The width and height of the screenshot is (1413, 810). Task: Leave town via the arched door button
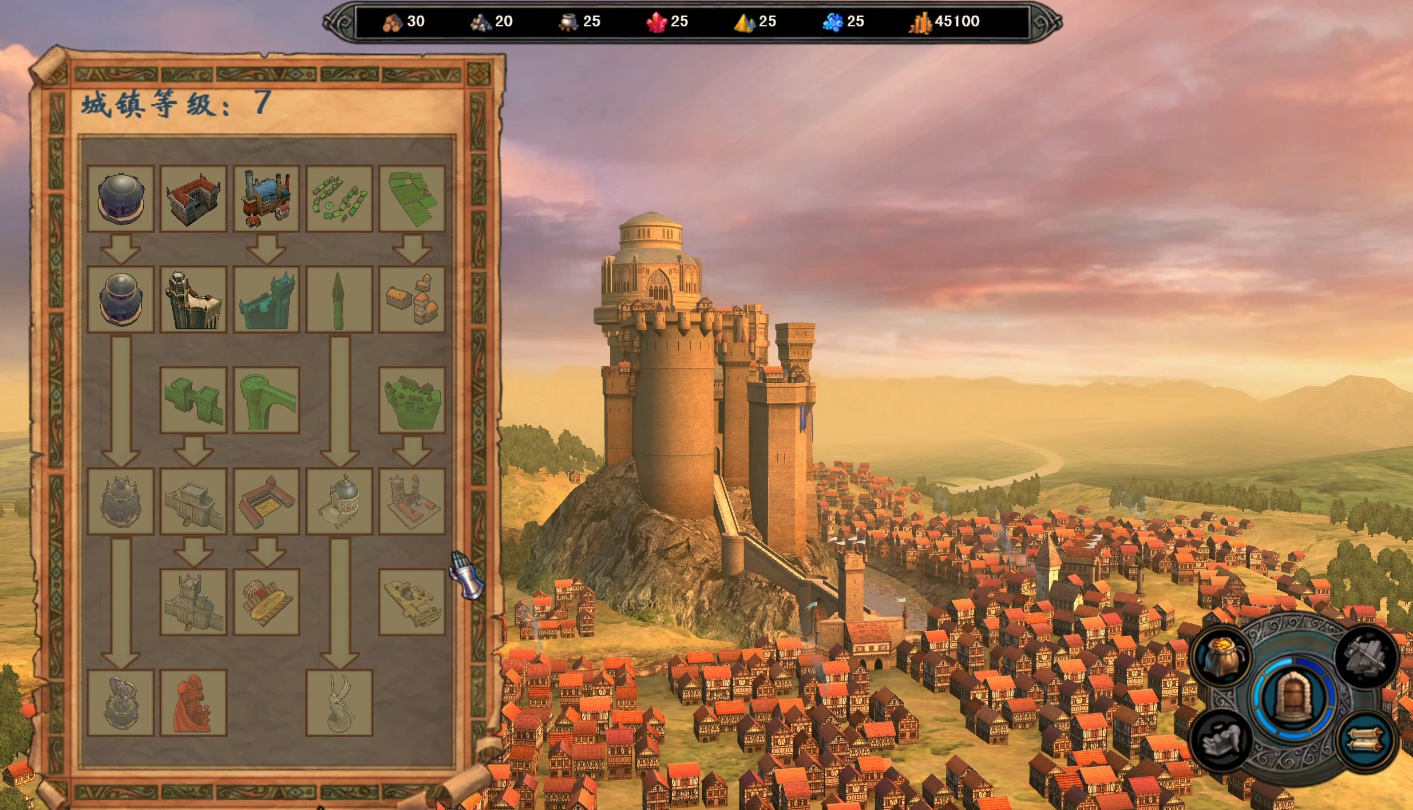click(1293, 696)
